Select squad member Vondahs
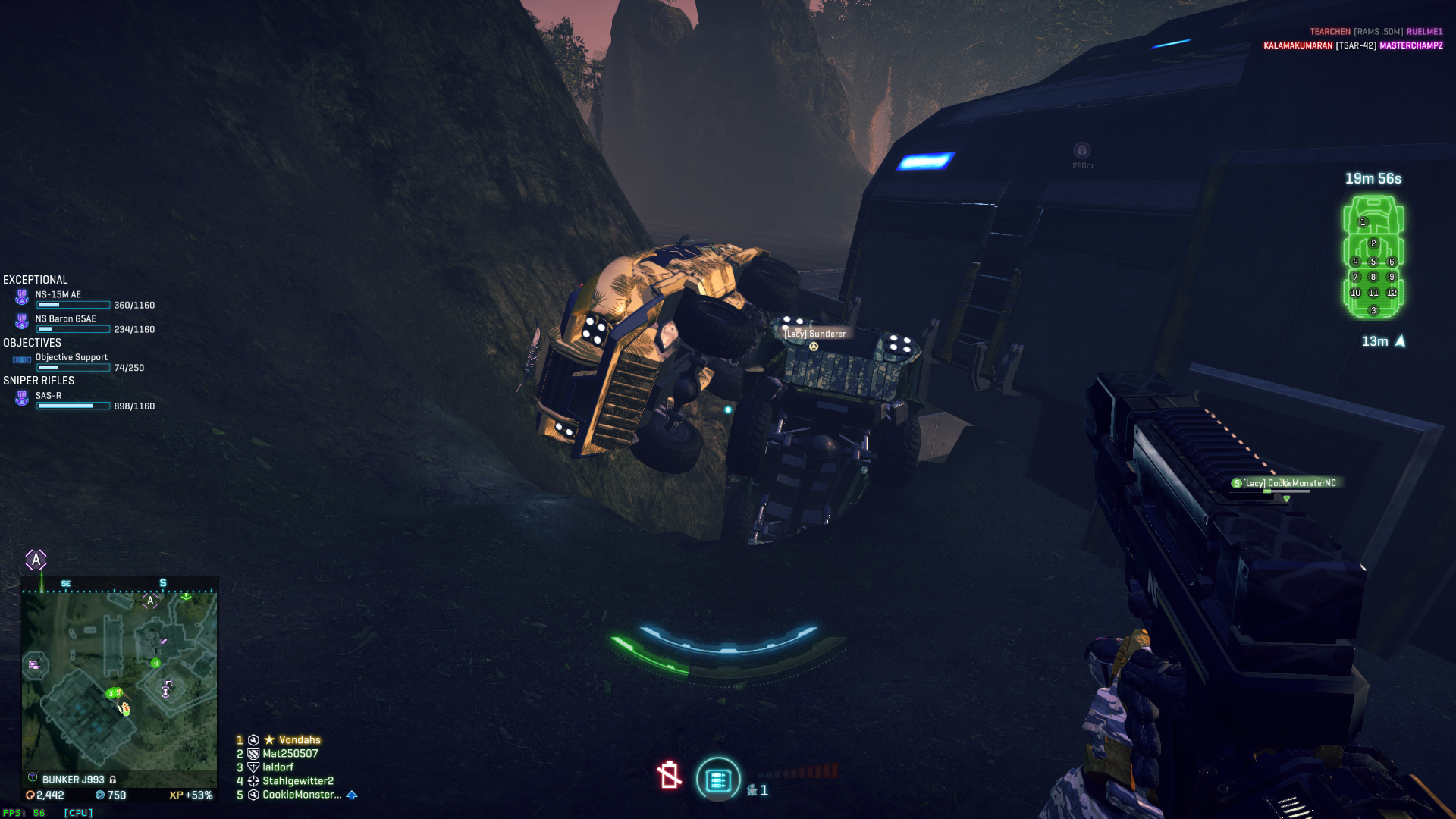 (x=299, y=740)
